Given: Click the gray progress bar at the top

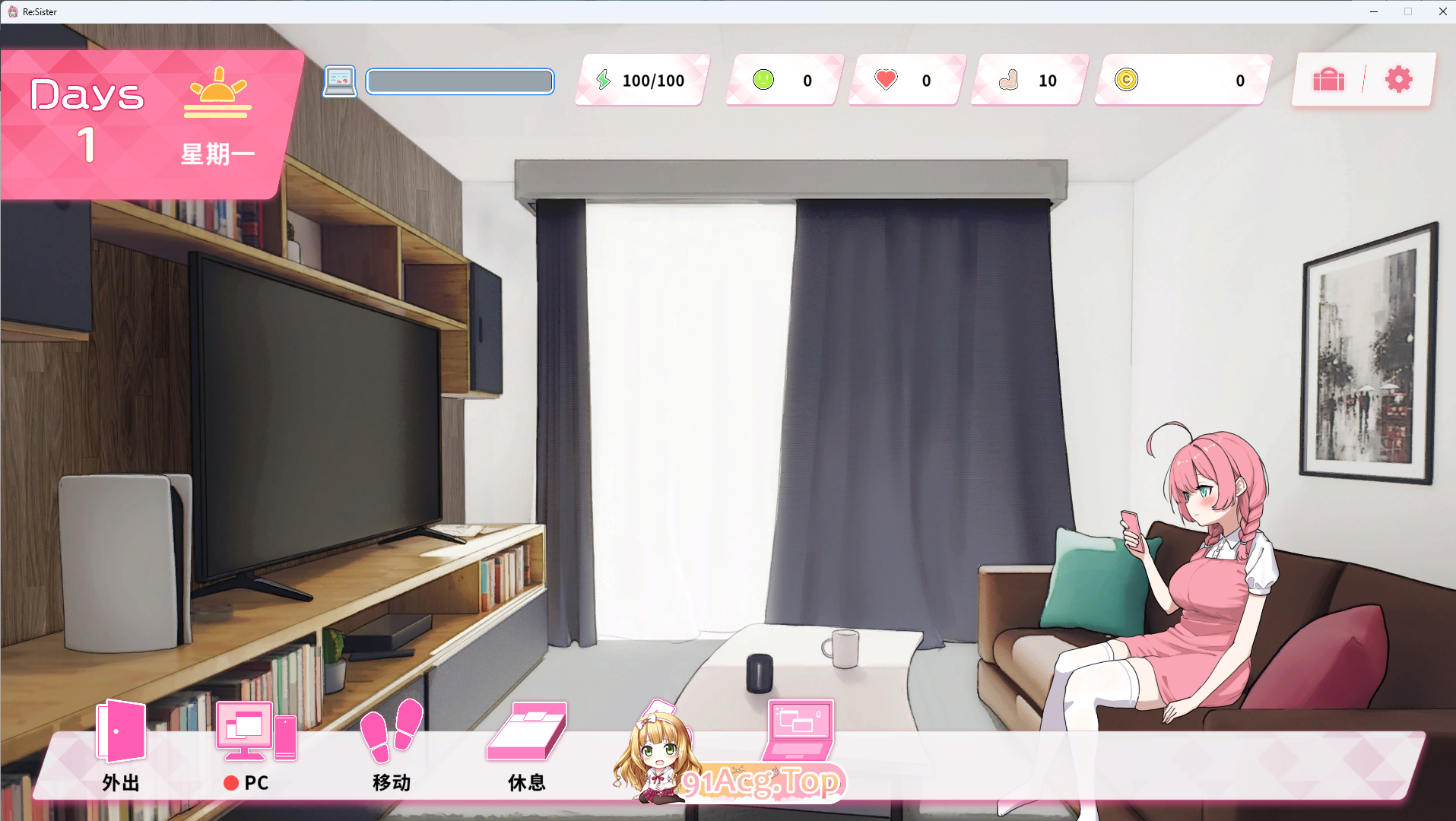Looking at the screenshot, I should [459, 81].
